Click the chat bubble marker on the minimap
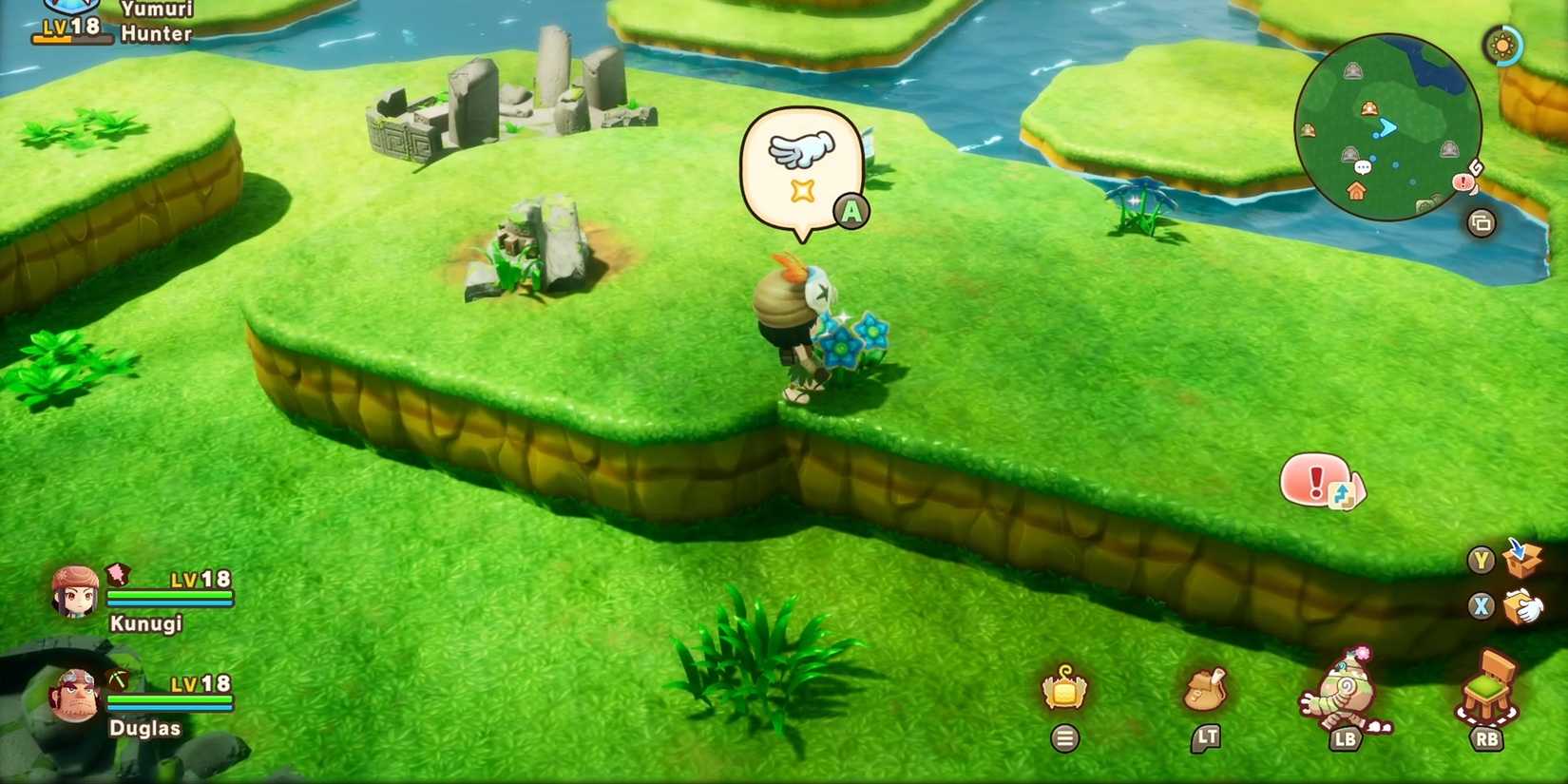The width and height of the screenshot is (1568, 784). tap(1363, 167)
